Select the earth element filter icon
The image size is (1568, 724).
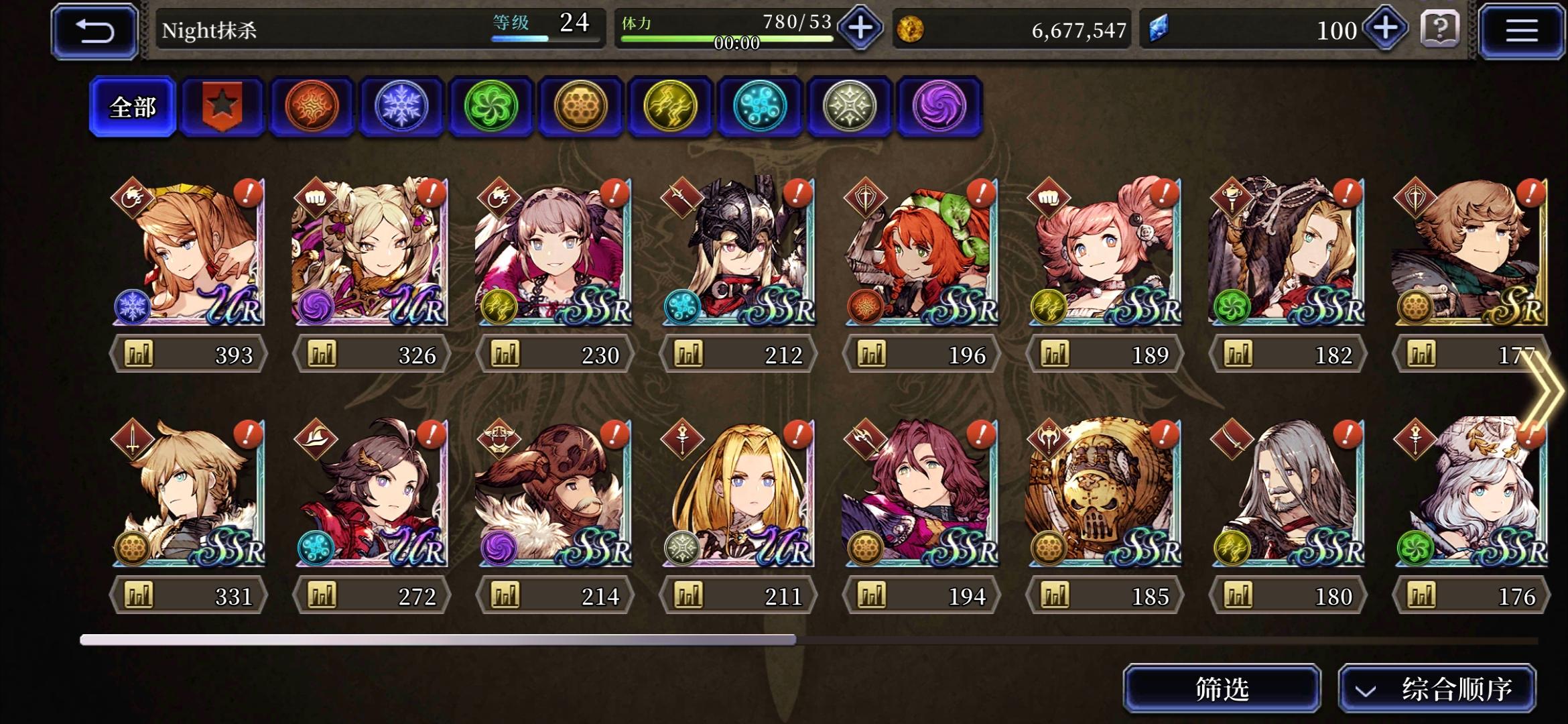point(580,107)
